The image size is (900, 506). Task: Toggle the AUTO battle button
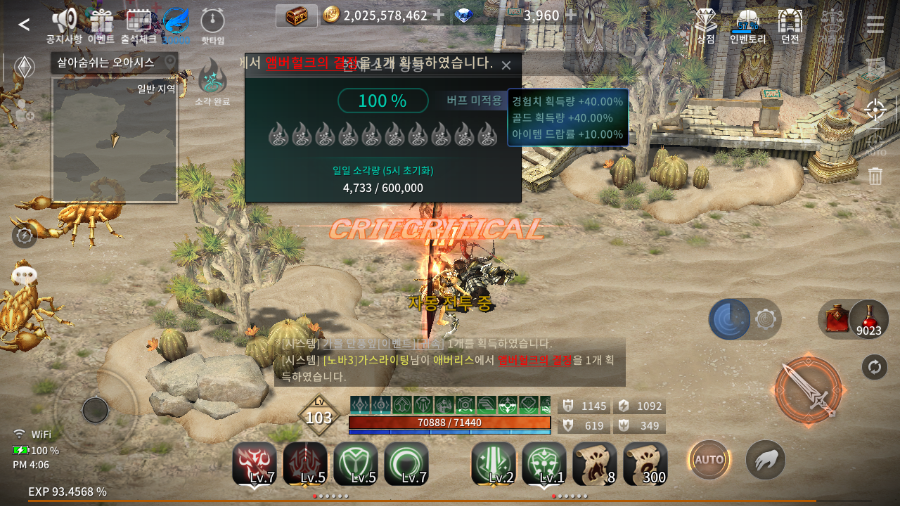707,460
